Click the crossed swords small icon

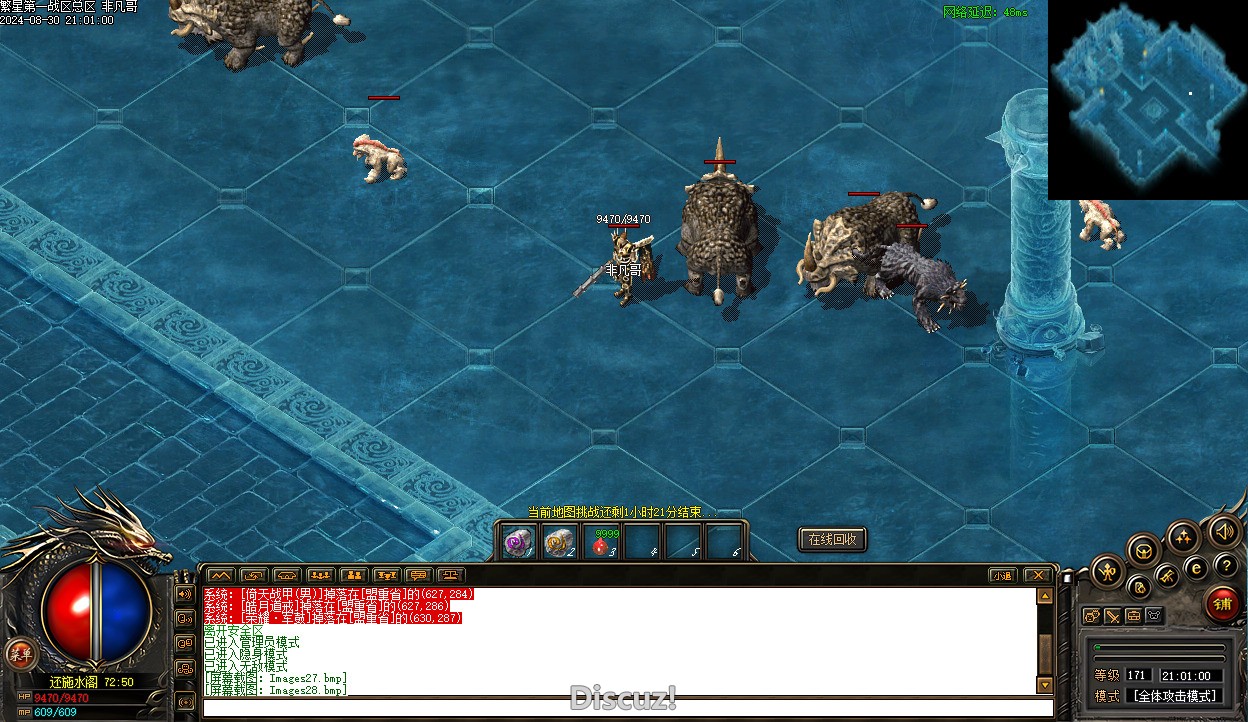click(x=1113, y=616)
